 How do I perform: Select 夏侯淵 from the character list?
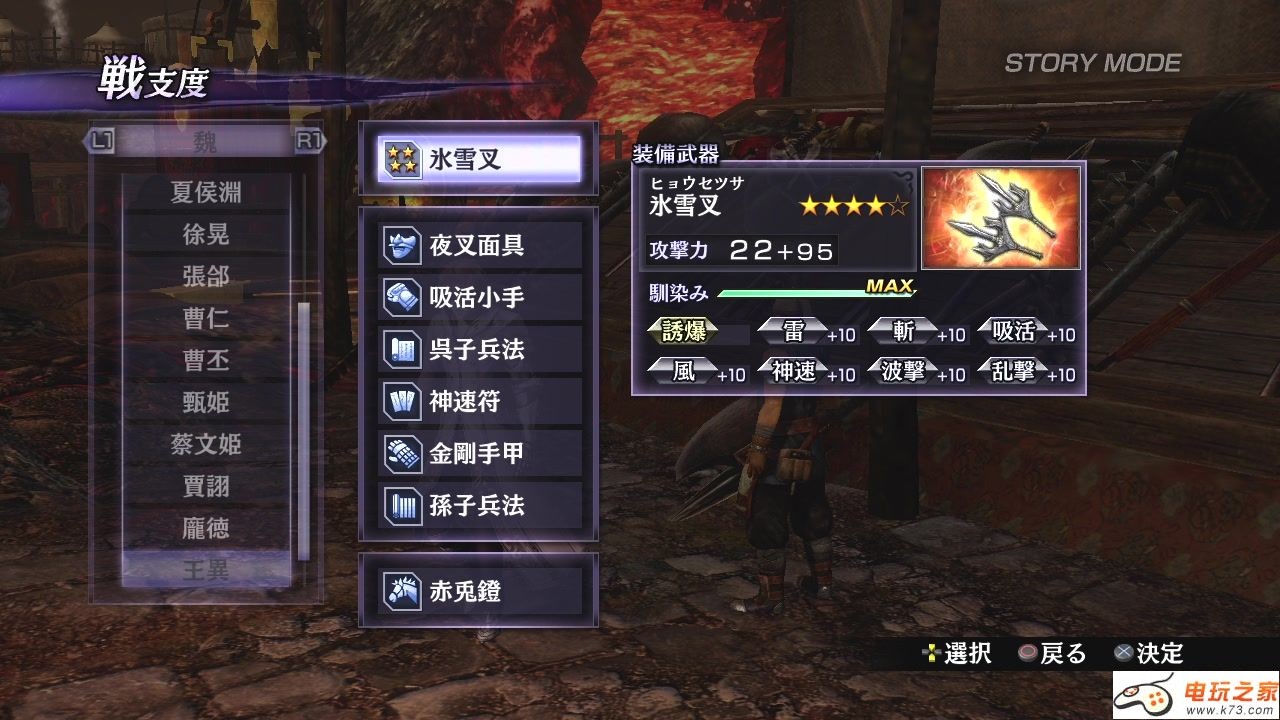(206, 192)
